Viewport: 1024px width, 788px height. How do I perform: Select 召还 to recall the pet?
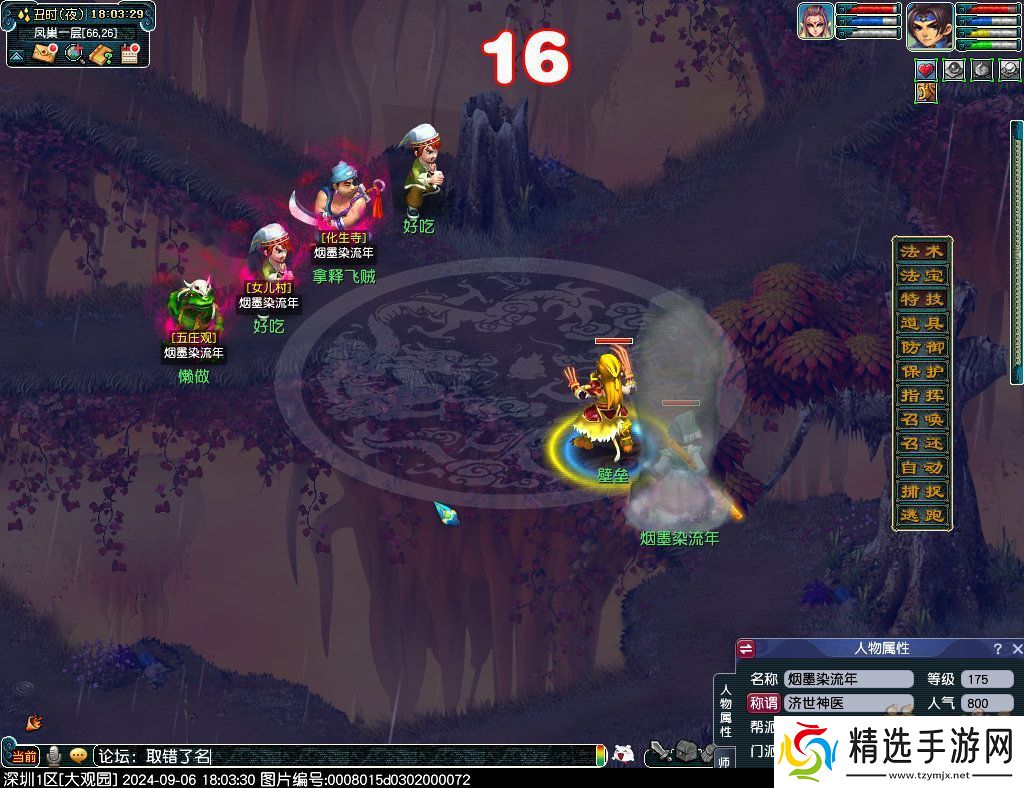[920, 443]
